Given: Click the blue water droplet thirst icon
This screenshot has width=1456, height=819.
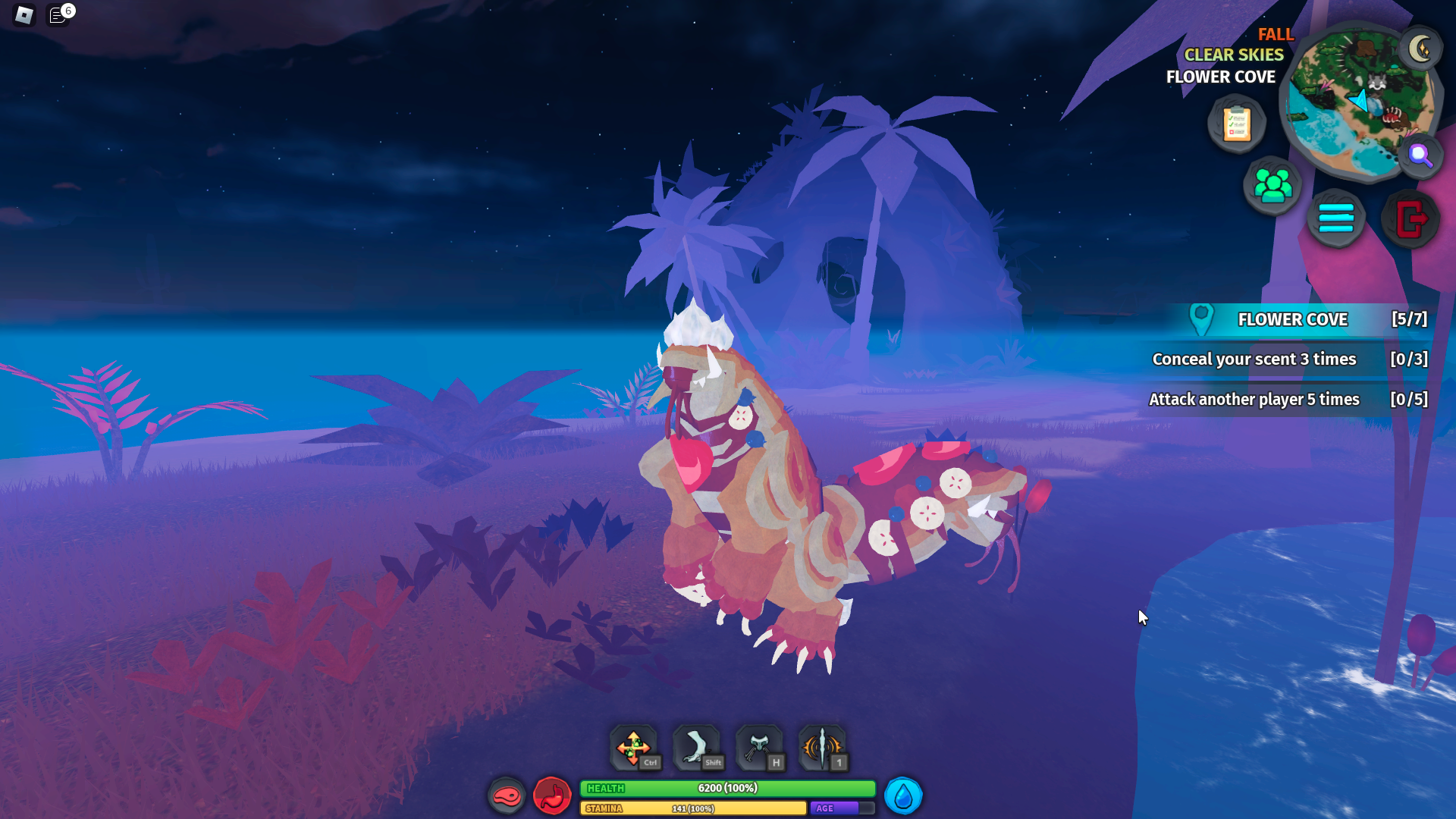Looking at the screenshot, I should click(902, 796).
